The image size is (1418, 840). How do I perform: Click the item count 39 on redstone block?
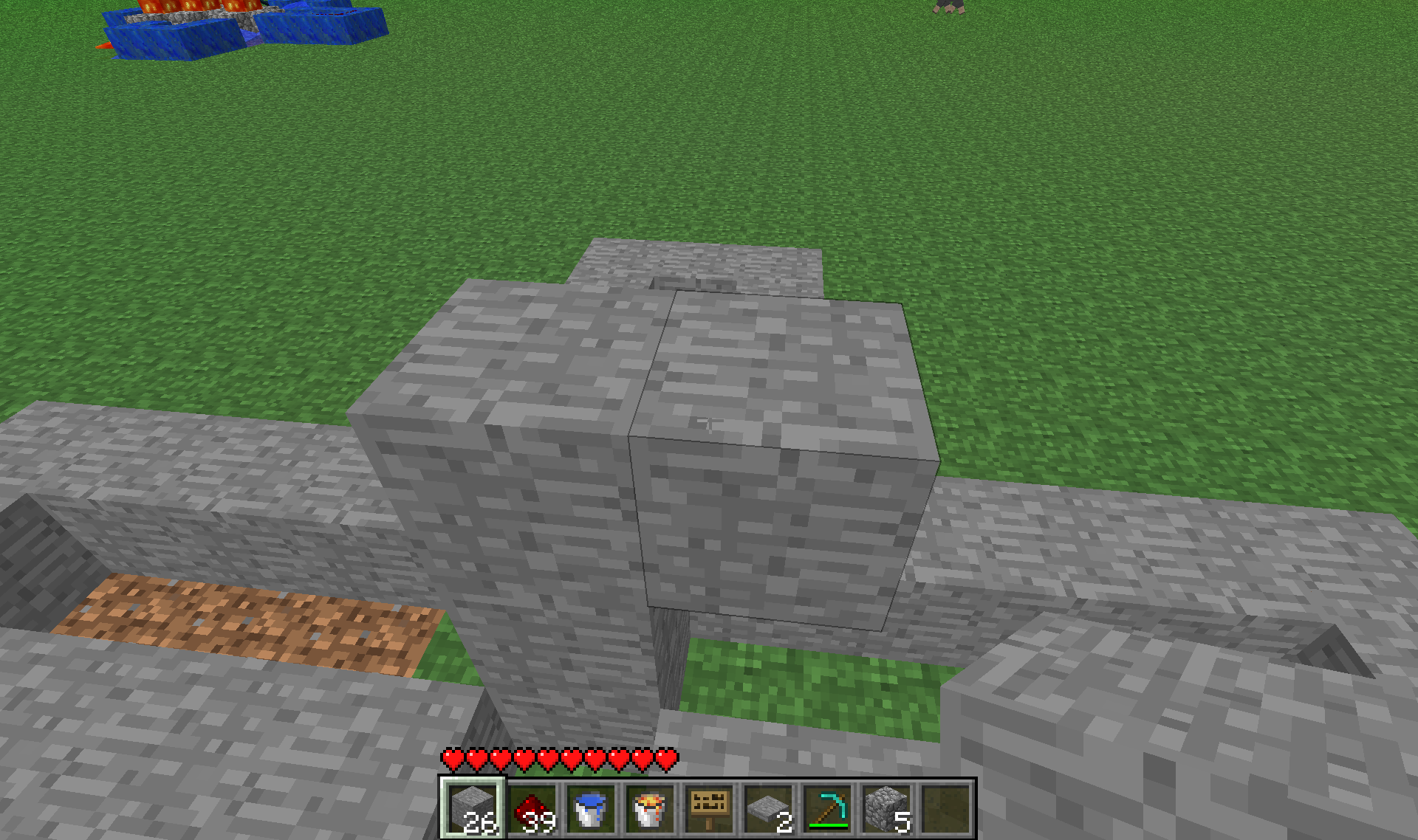click(541, 821)
